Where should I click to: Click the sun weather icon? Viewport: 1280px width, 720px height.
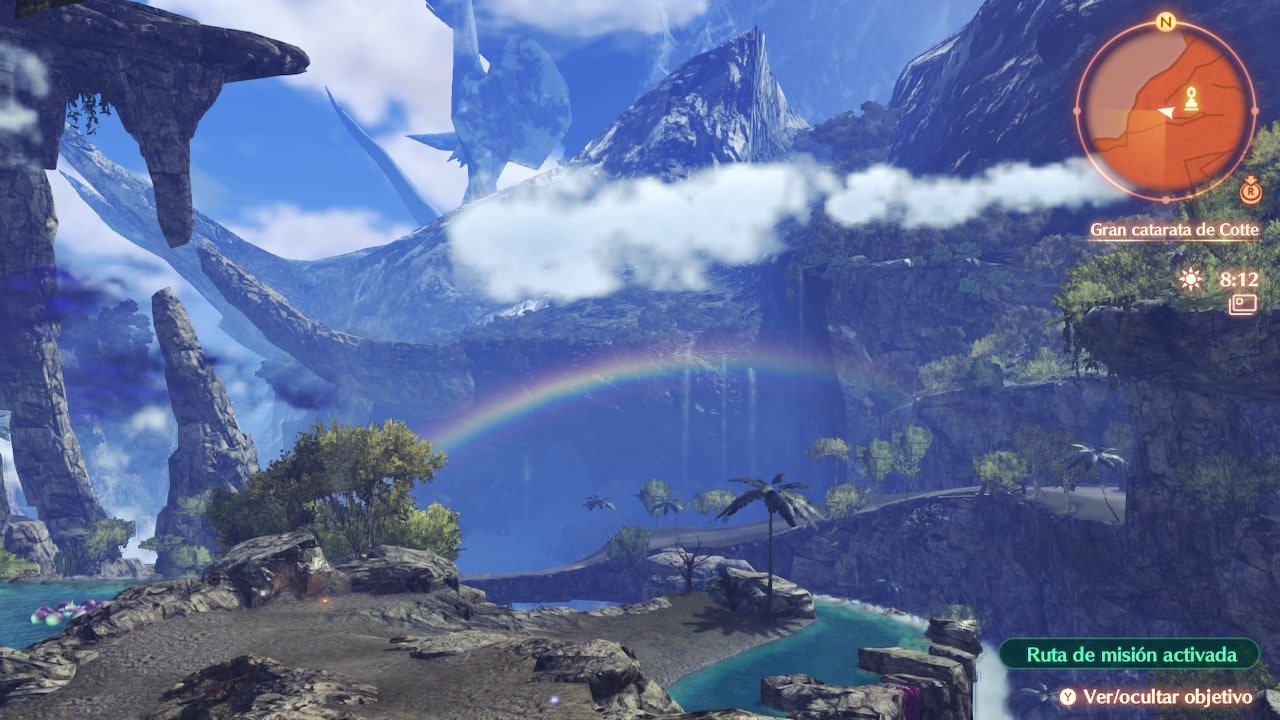[1190, 280]
